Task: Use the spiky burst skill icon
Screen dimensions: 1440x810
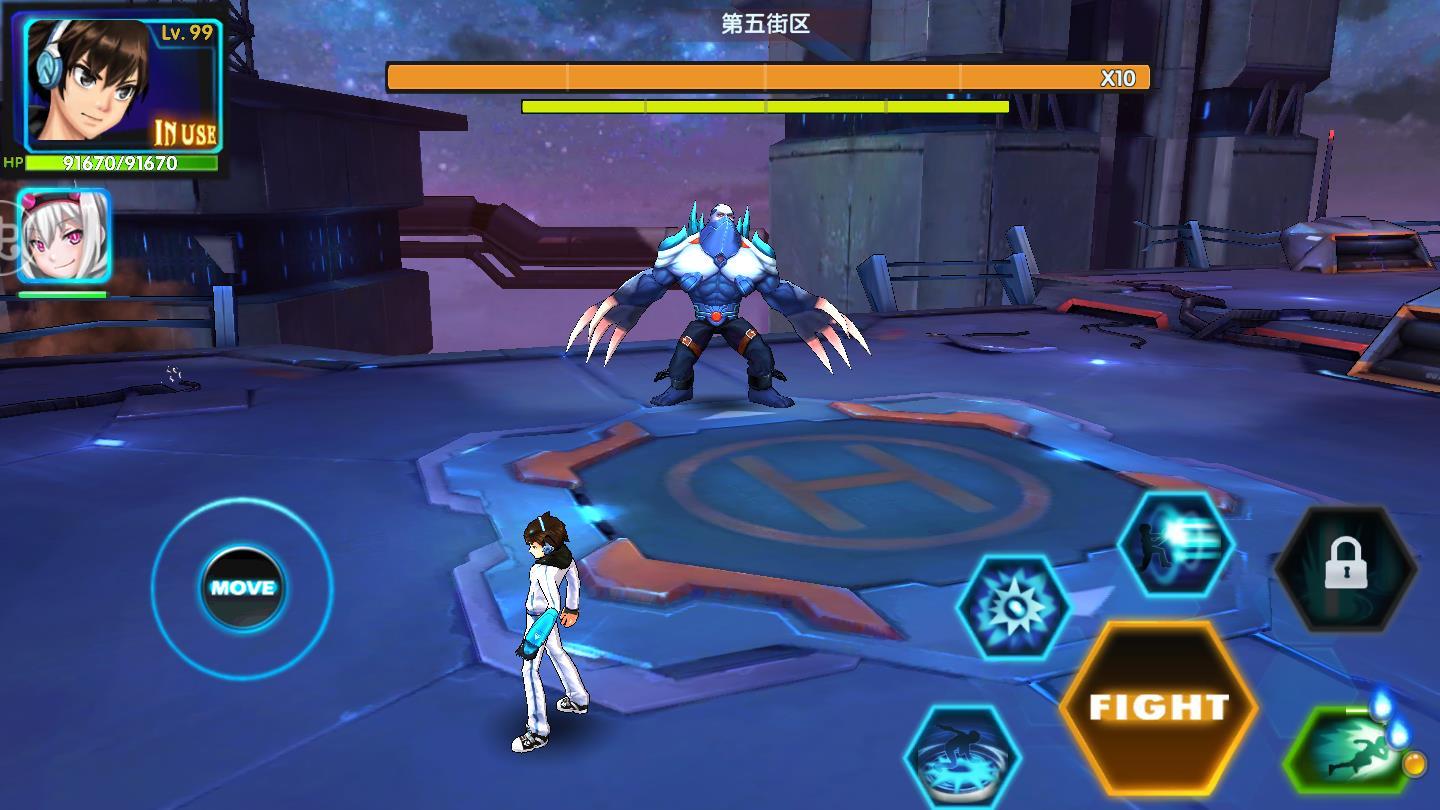Action: point(1014,607)
